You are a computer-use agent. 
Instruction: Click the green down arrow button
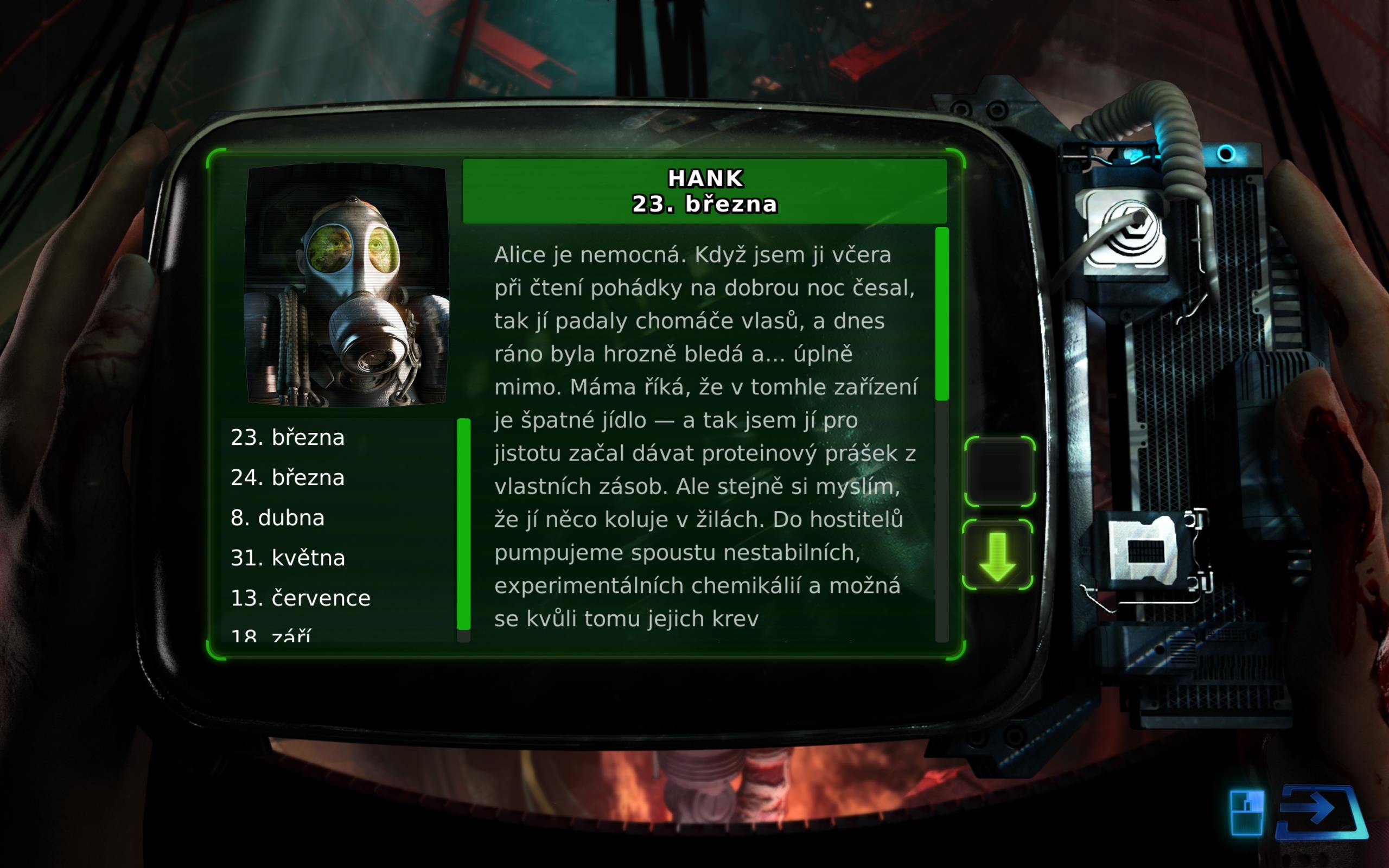pos(998,555)
